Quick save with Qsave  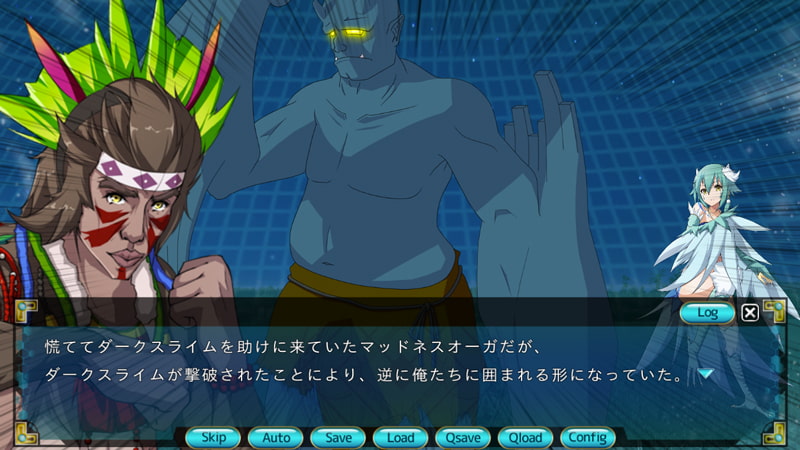[x=462, y=437]
